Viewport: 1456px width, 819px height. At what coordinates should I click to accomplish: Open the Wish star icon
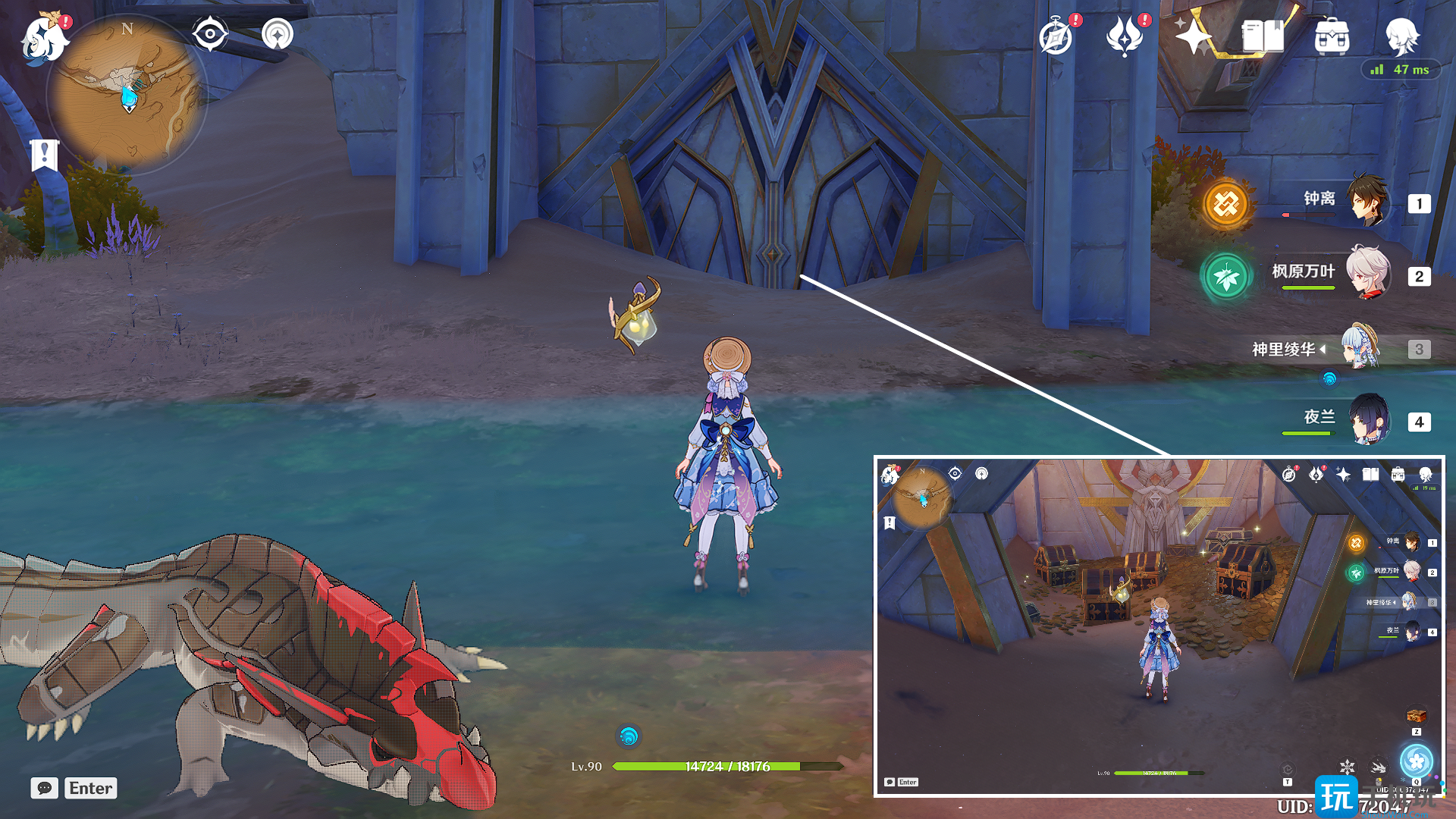tap(1193, 36)
